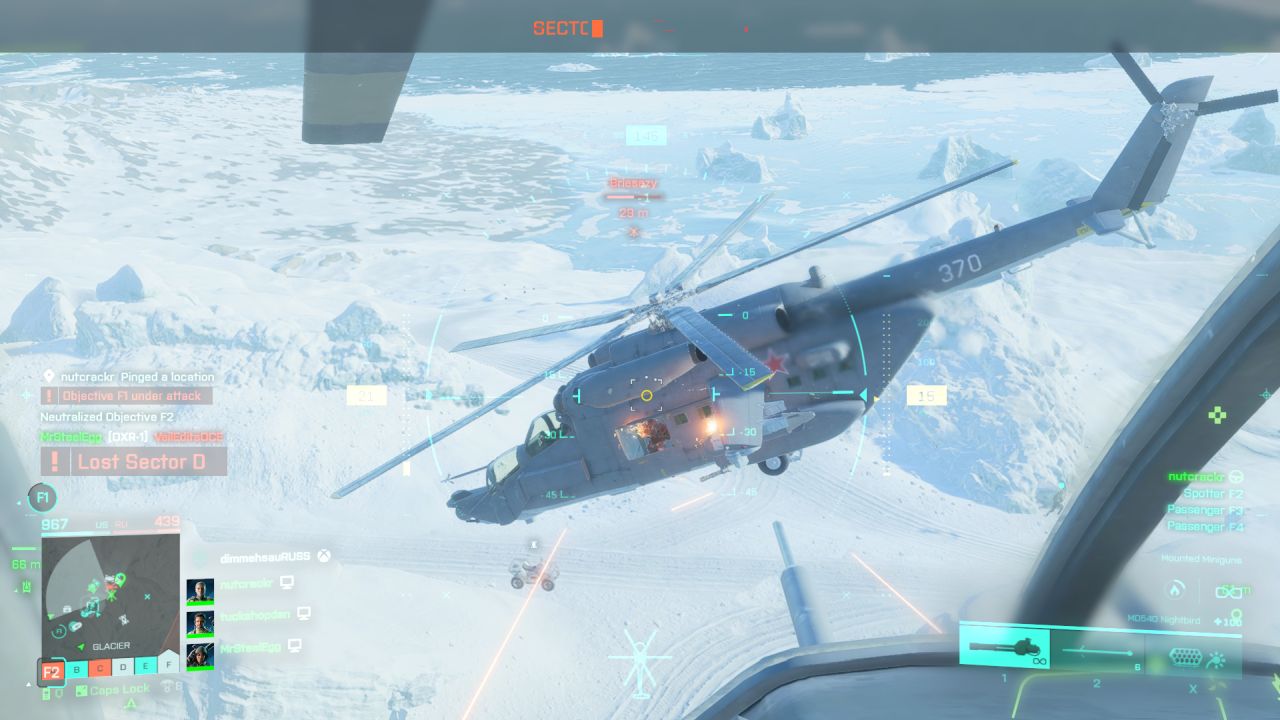Viewport: 1280px width, 720px height.
Task: Click the PC monitor icon beside tuckshopden
Action: (304, 614)
